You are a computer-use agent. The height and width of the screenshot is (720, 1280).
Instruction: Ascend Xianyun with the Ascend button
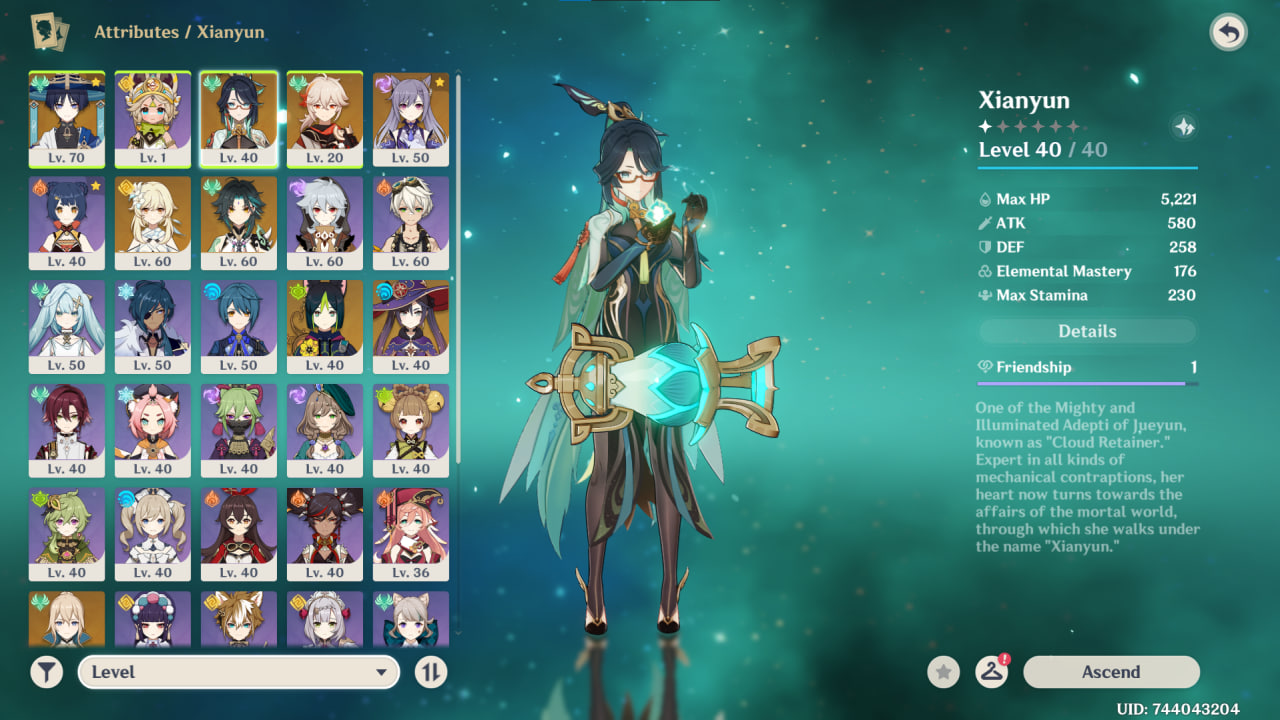point(1110,672)
